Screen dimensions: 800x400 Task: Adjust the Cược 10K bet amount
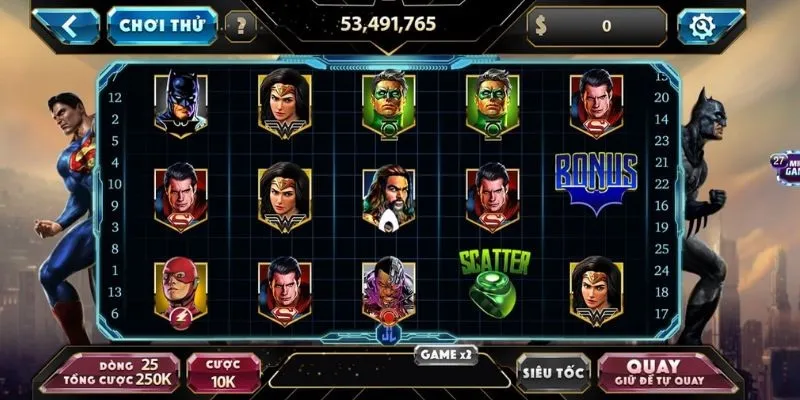point(224,372)
